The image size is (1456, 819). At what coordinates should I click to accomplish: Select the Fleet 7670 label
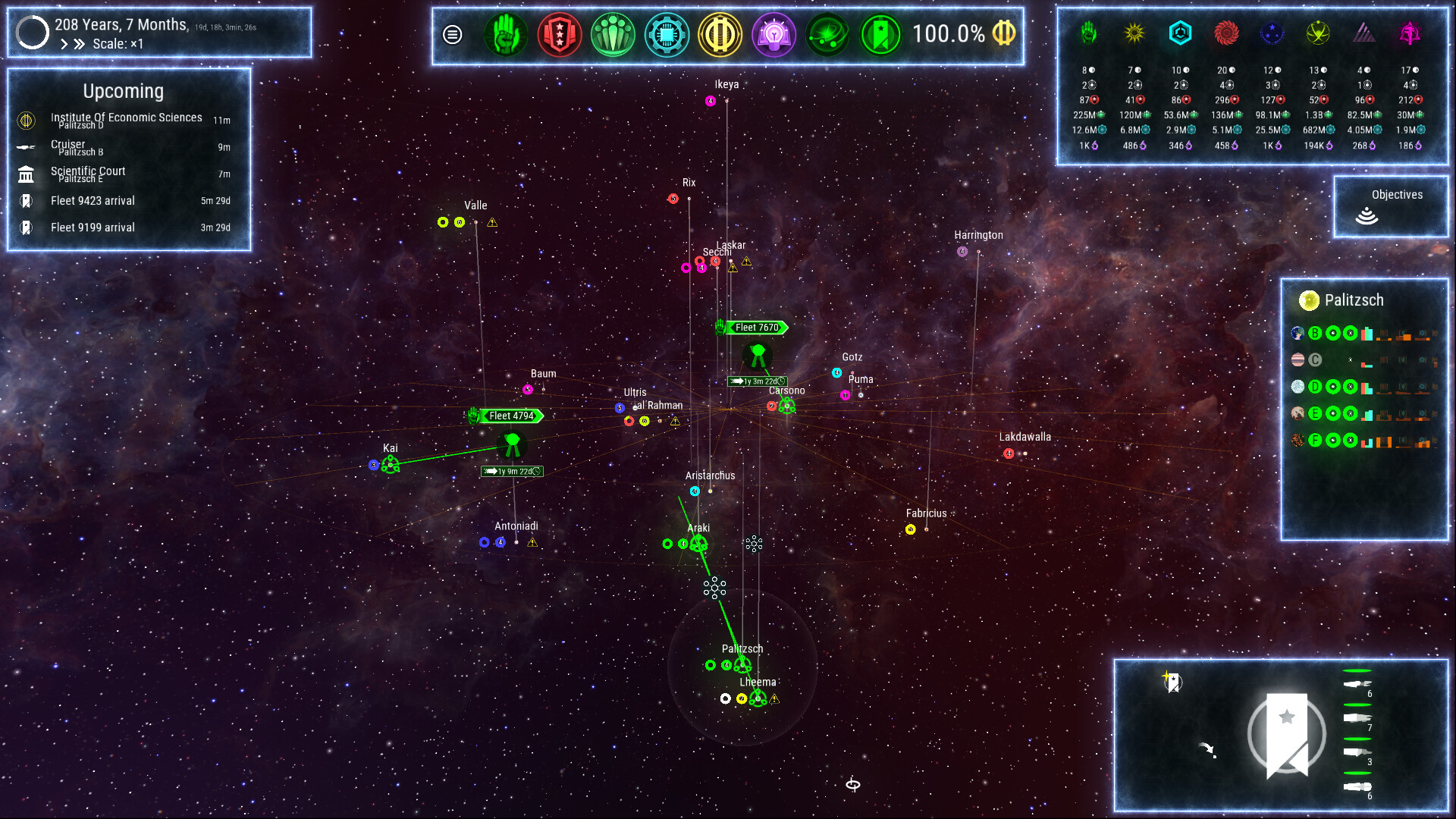[x=756, y=328]
